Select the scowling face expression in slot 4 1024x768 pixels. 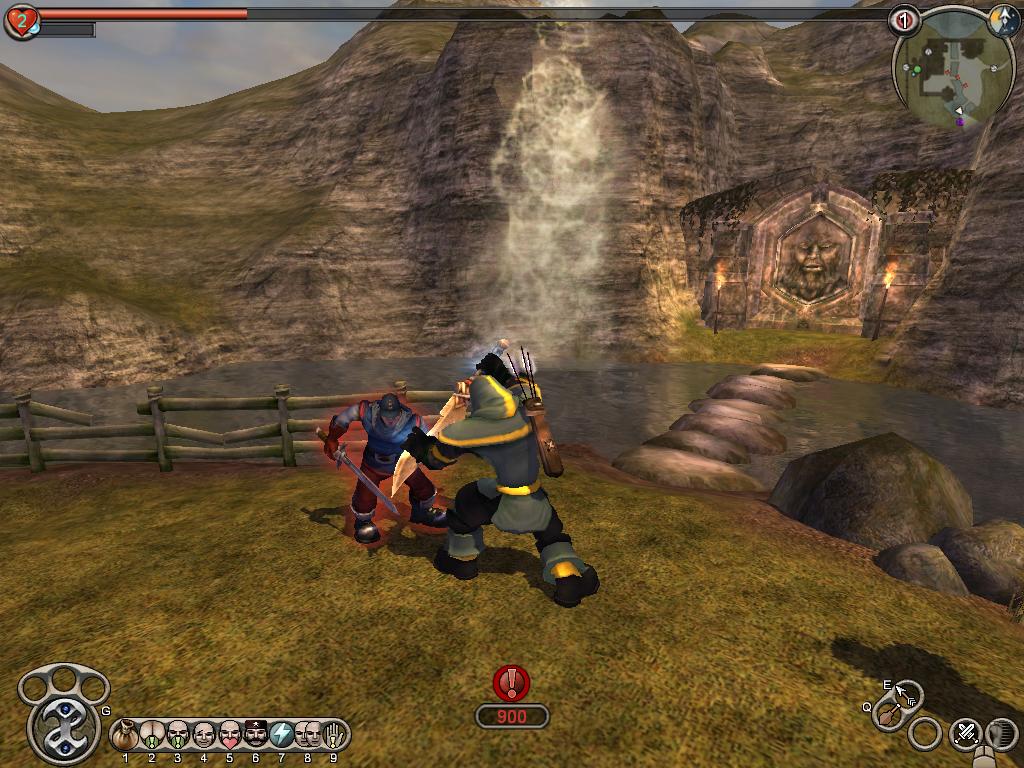pyautogui.click(x=203, y=735)
